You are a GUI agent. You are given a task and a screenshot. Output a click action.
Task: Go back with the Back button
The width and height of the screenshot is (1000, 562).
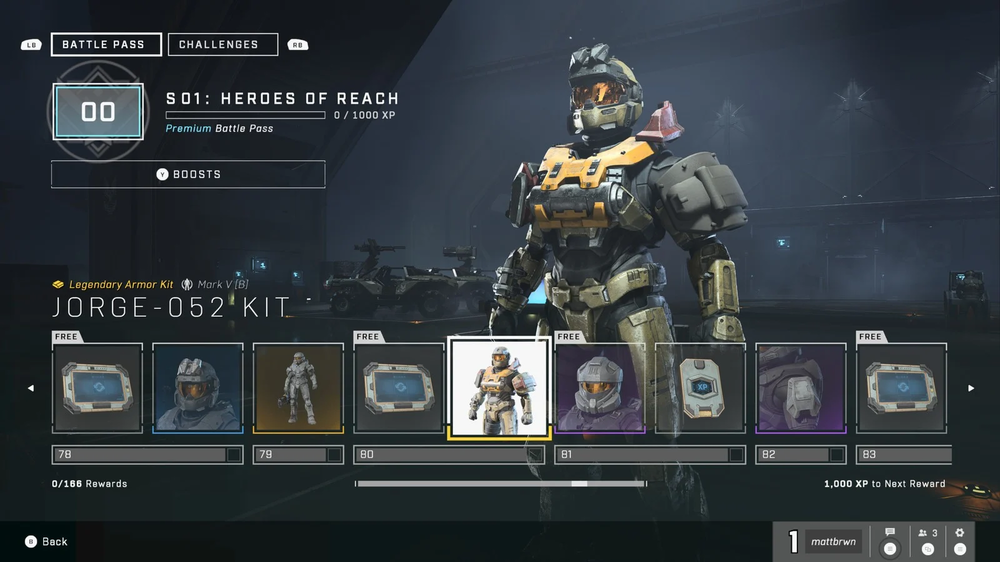pos(46,541)
